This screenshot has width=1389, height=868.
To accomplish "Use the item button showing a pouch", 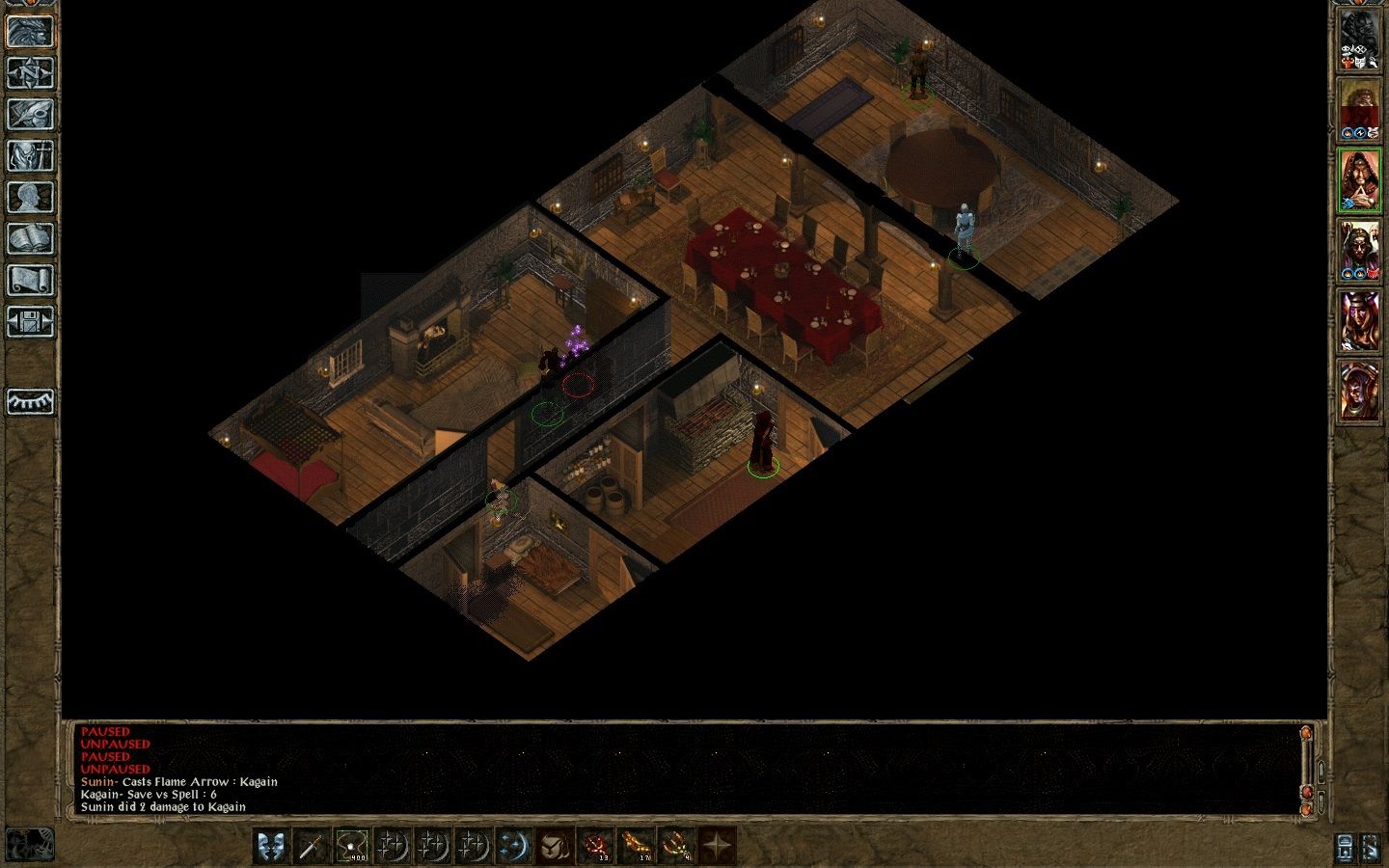I will pos(555,847).
